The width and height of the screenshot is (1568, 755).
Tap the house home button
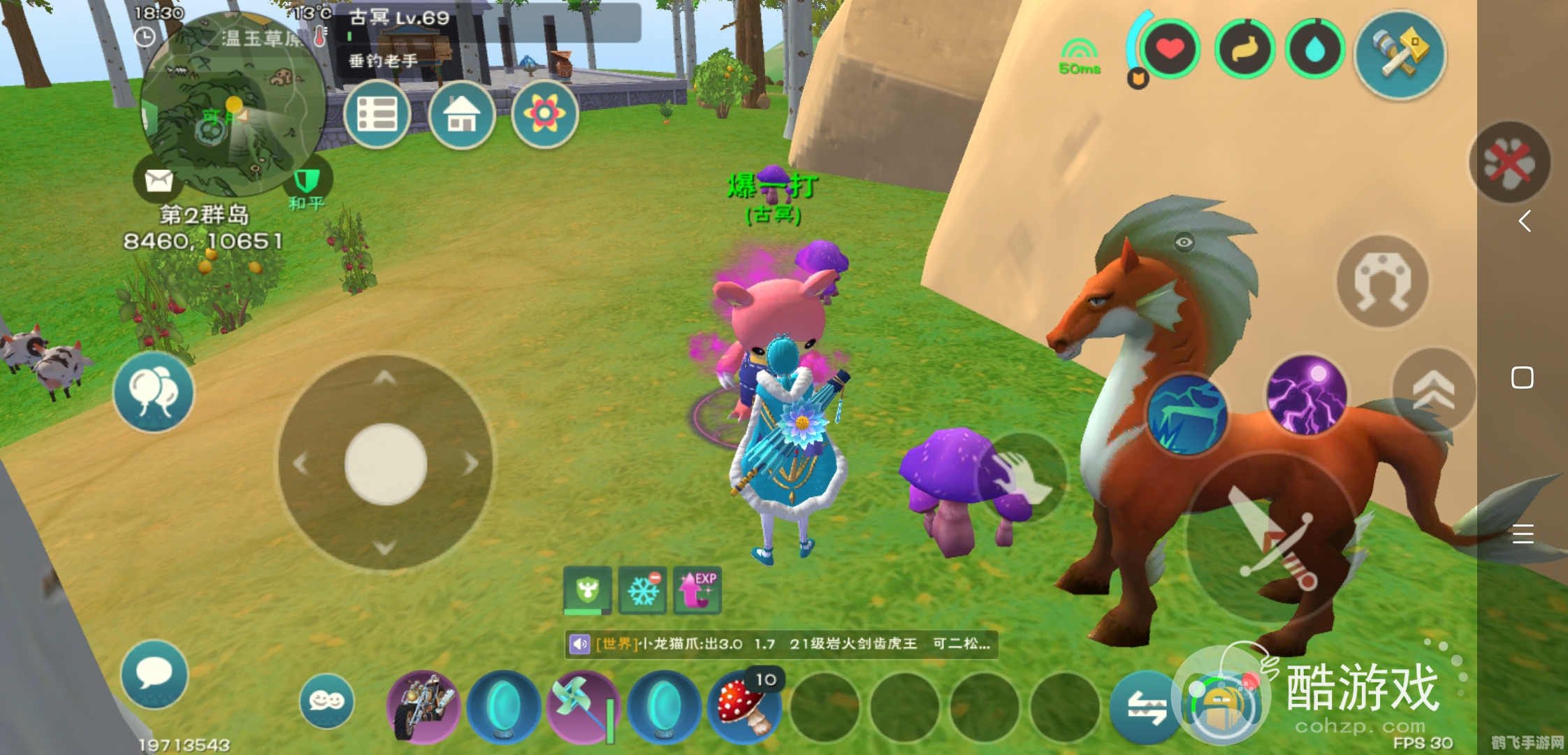(462, 114)
